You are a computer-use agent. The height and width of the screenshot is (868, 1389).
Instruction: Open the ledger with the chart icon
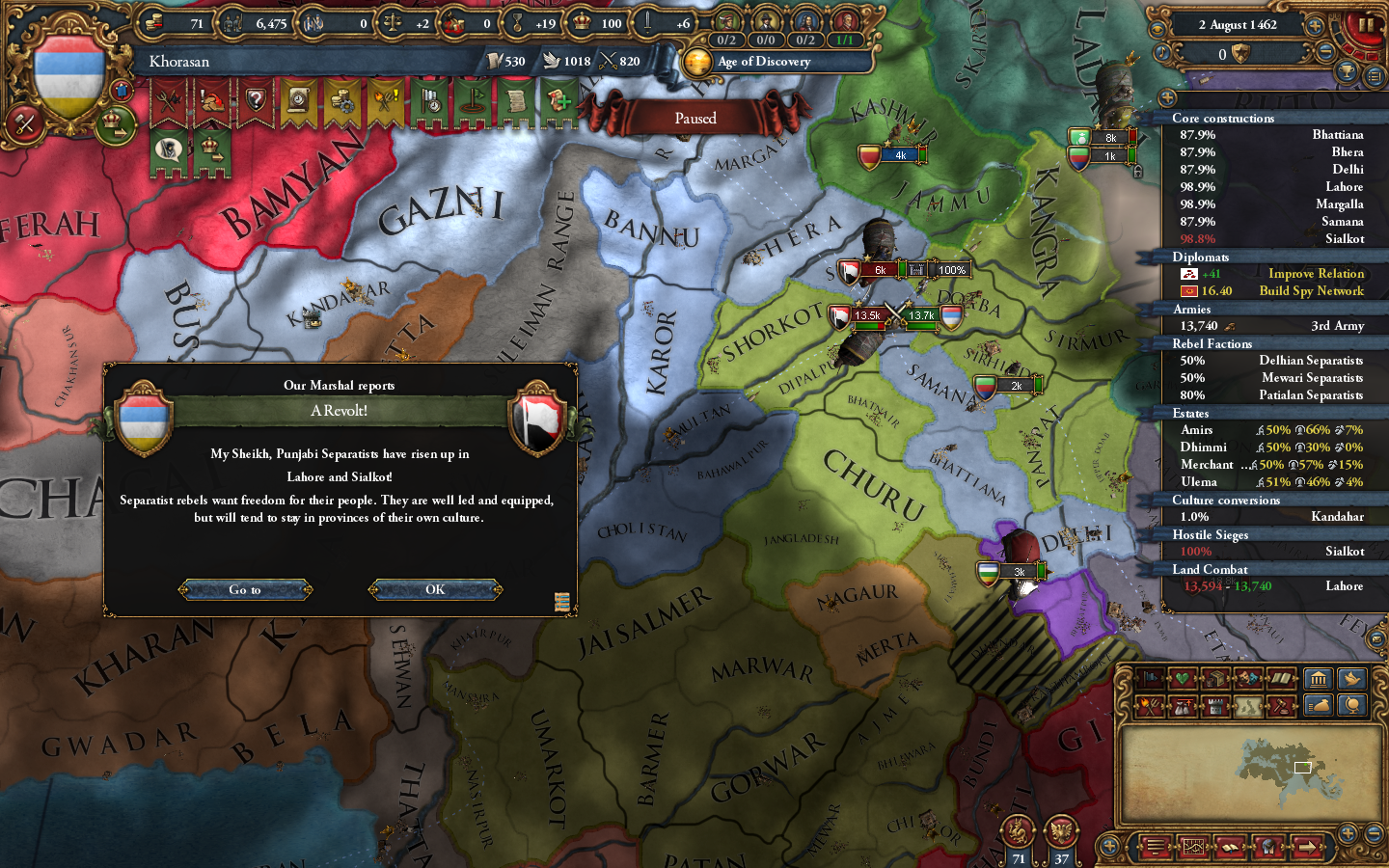[1194, 847]
